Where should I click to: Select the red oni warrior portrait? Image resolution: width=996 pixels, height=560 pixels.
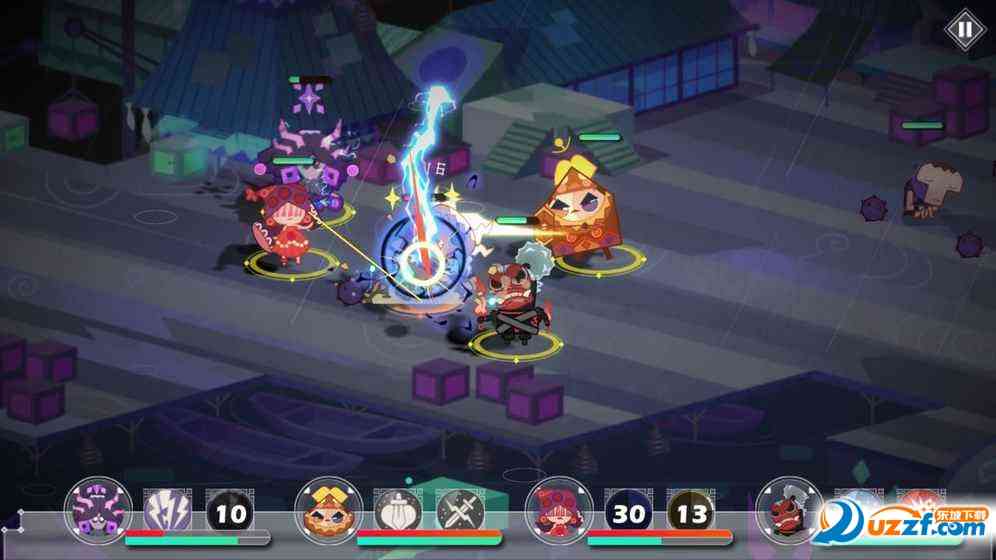789,510
